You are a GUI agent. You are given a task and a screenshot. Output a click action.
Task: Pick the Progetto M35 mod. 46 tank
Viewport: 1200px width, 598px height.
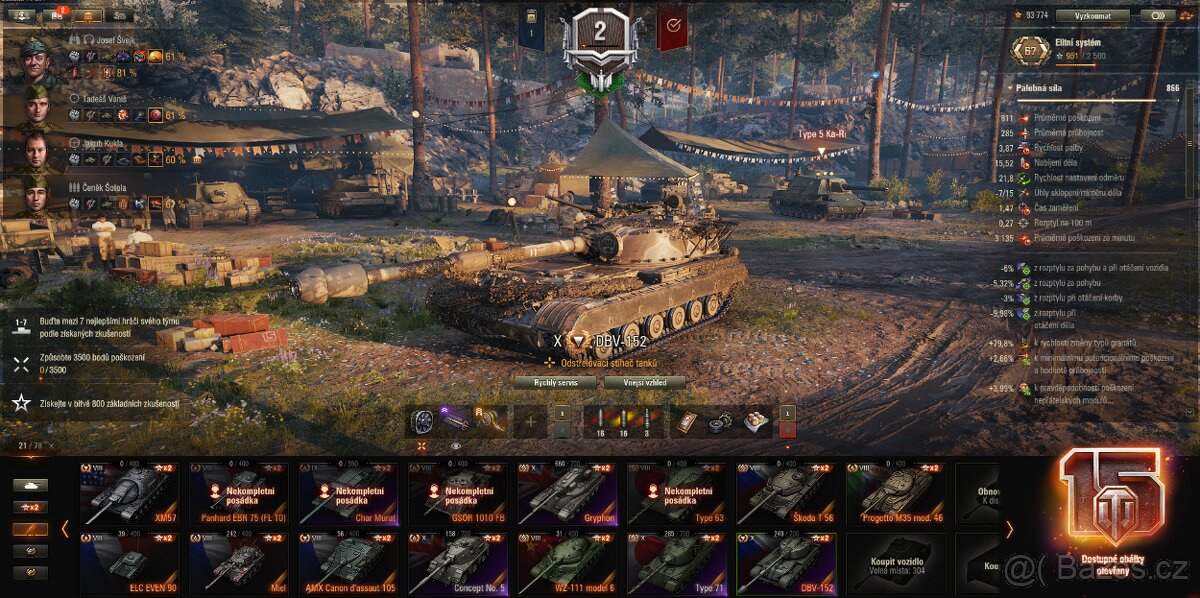896,494
